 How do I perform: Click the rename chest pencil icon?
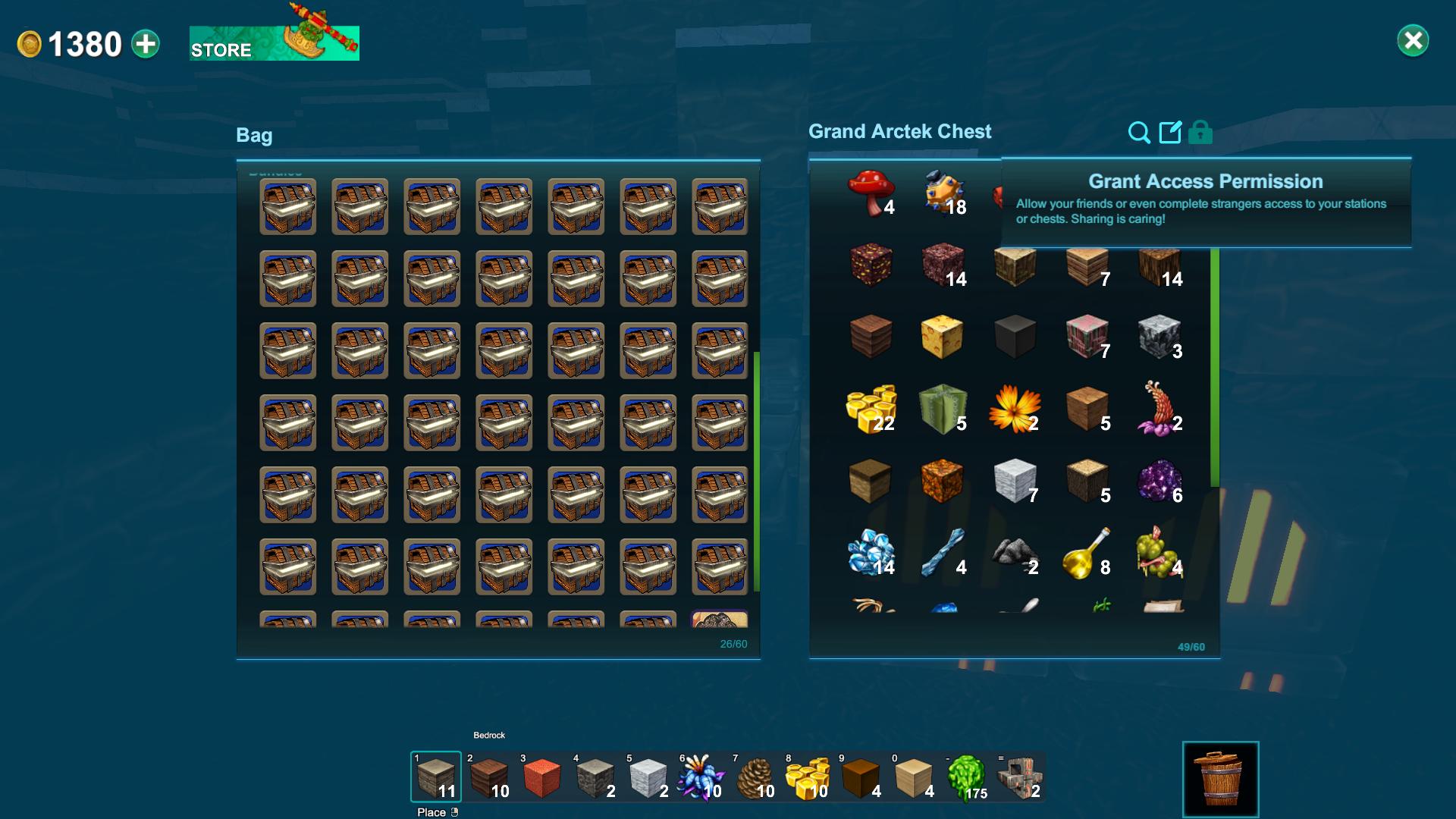point(1169,132)
